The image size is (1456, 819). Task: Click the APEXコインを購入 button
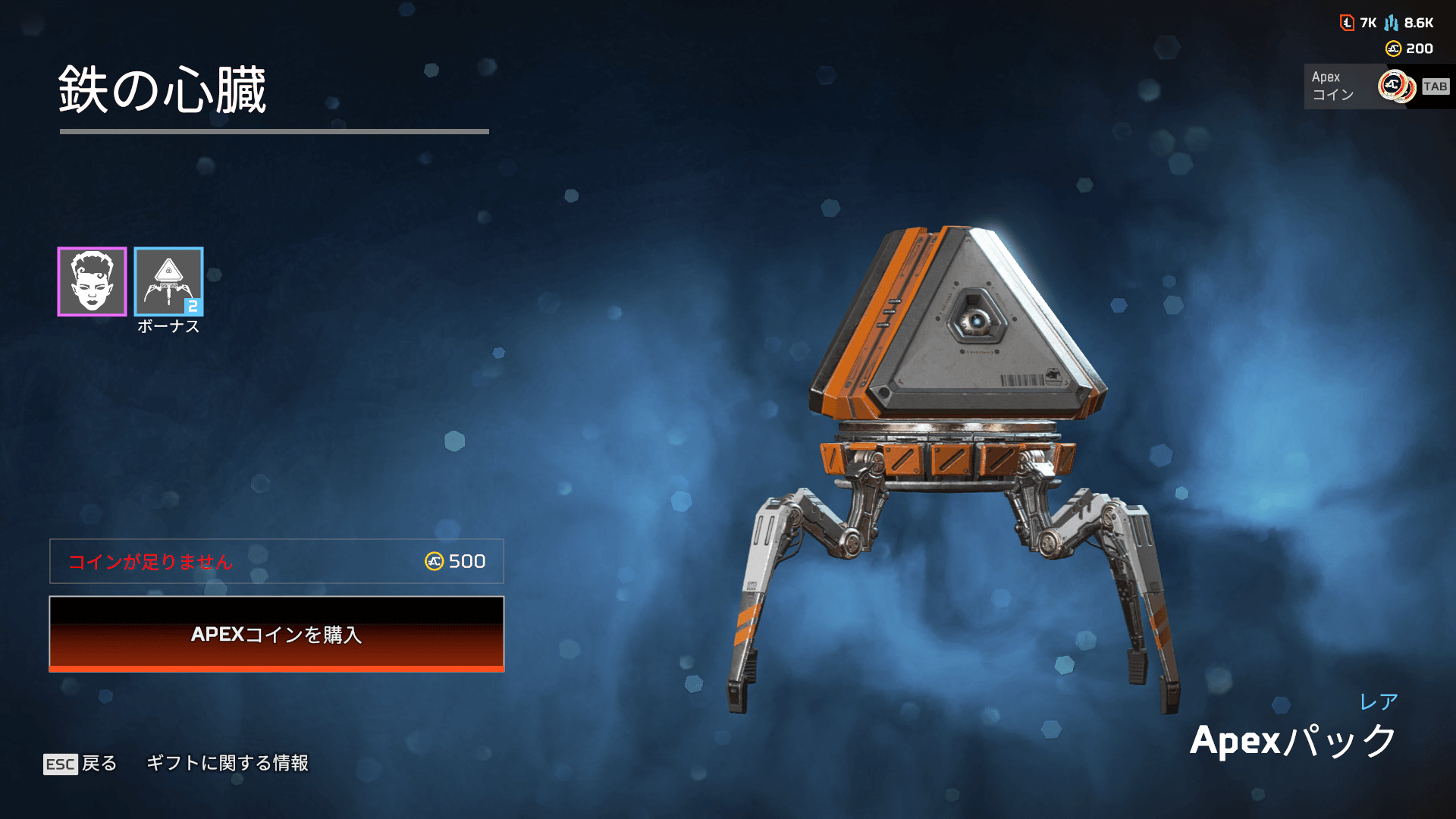click(x=276, y=634)
